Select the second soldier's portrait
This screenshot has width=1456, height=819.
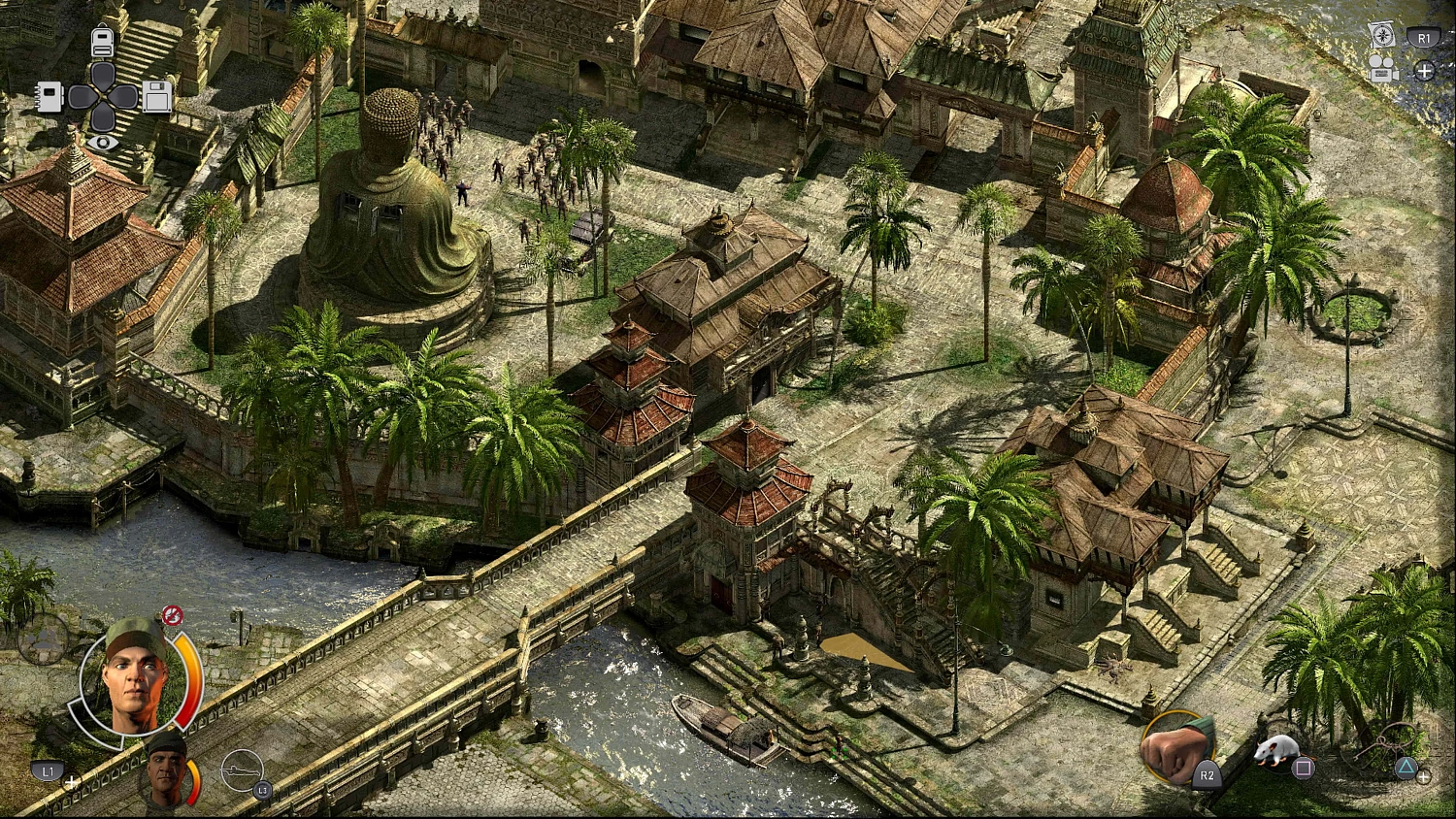163,775
